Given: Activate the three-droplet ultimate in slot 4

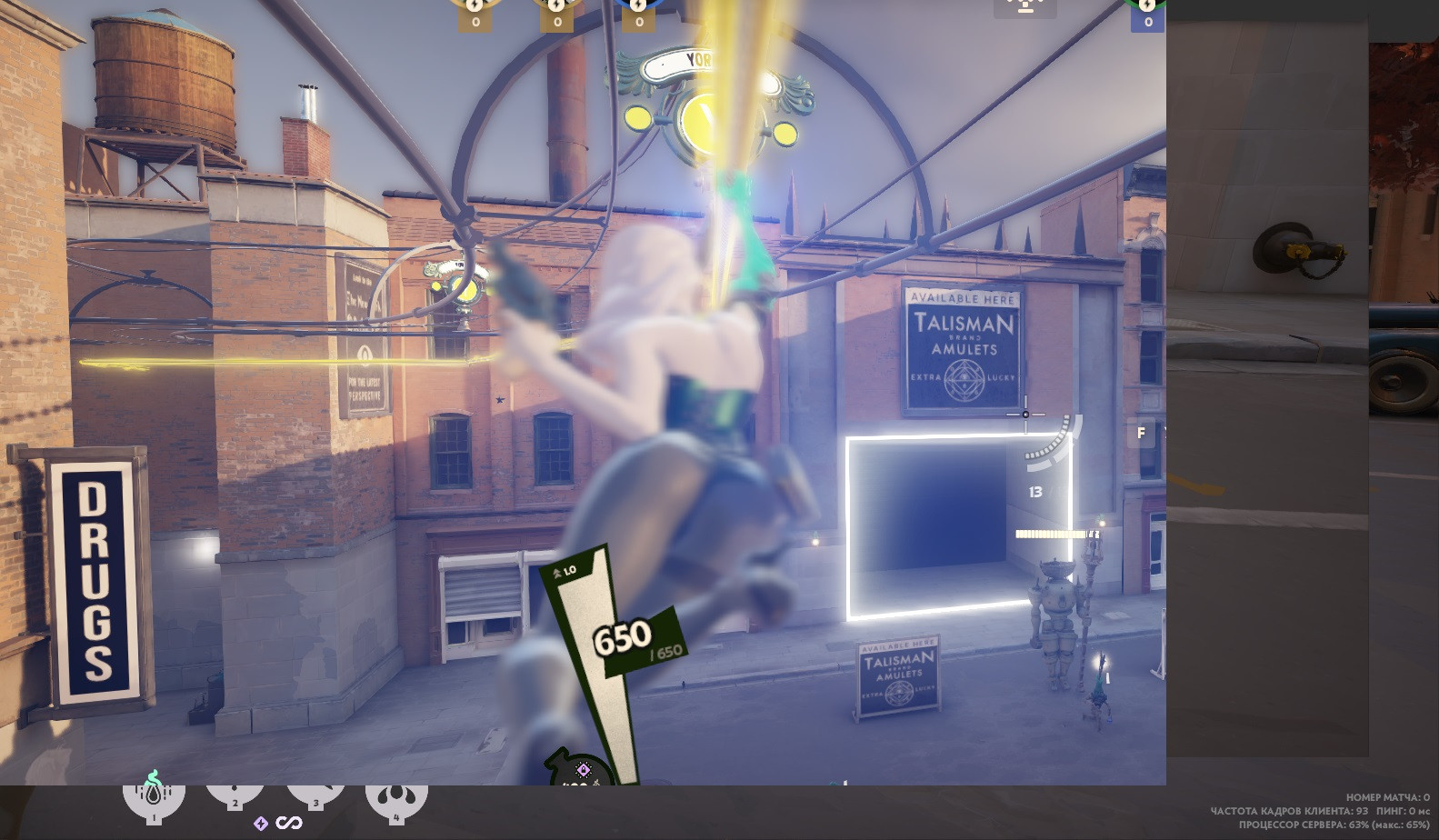Looking at the screenshot, I should point(396,798).
